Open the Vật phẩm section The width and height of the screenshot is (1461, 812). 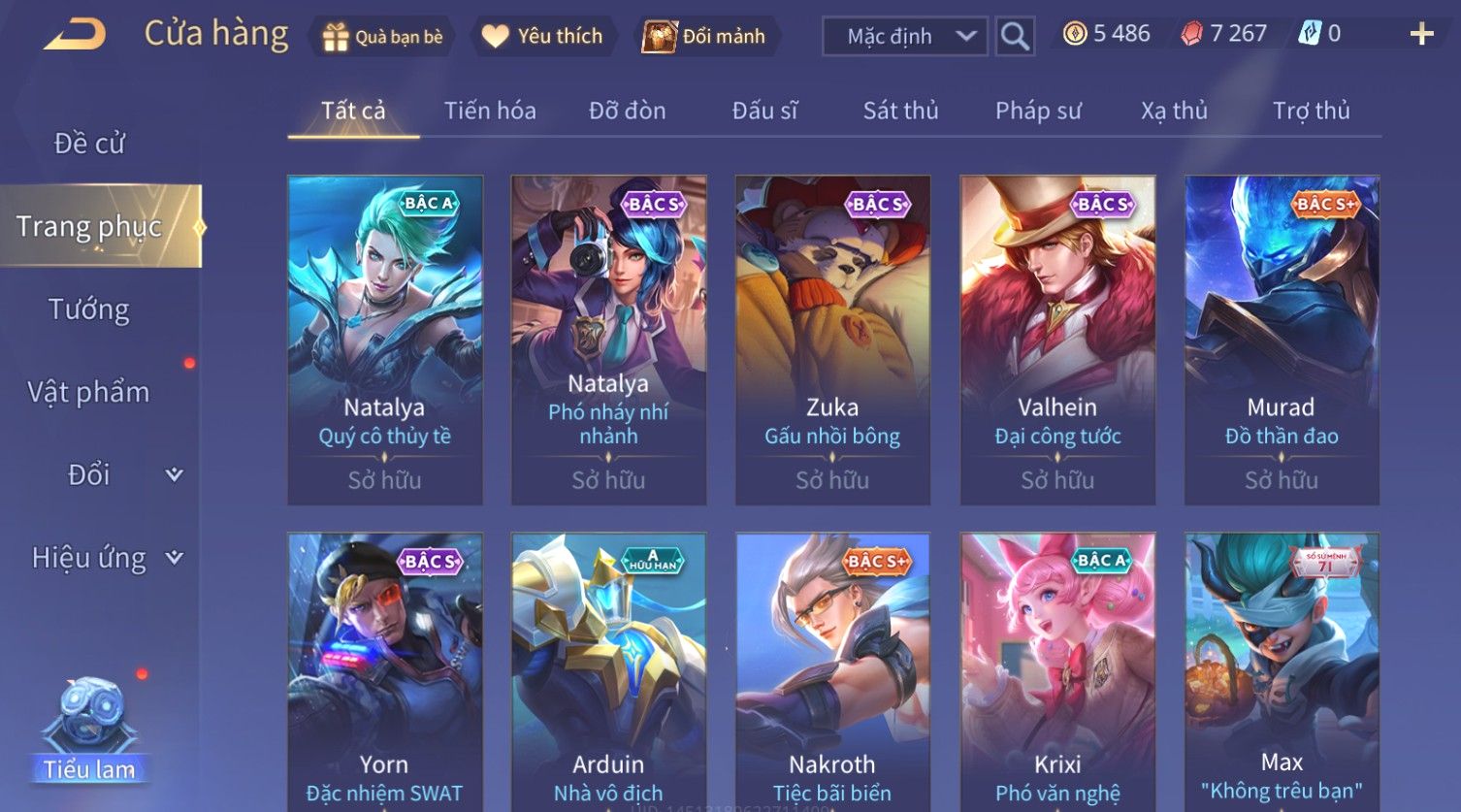[89, 392]
